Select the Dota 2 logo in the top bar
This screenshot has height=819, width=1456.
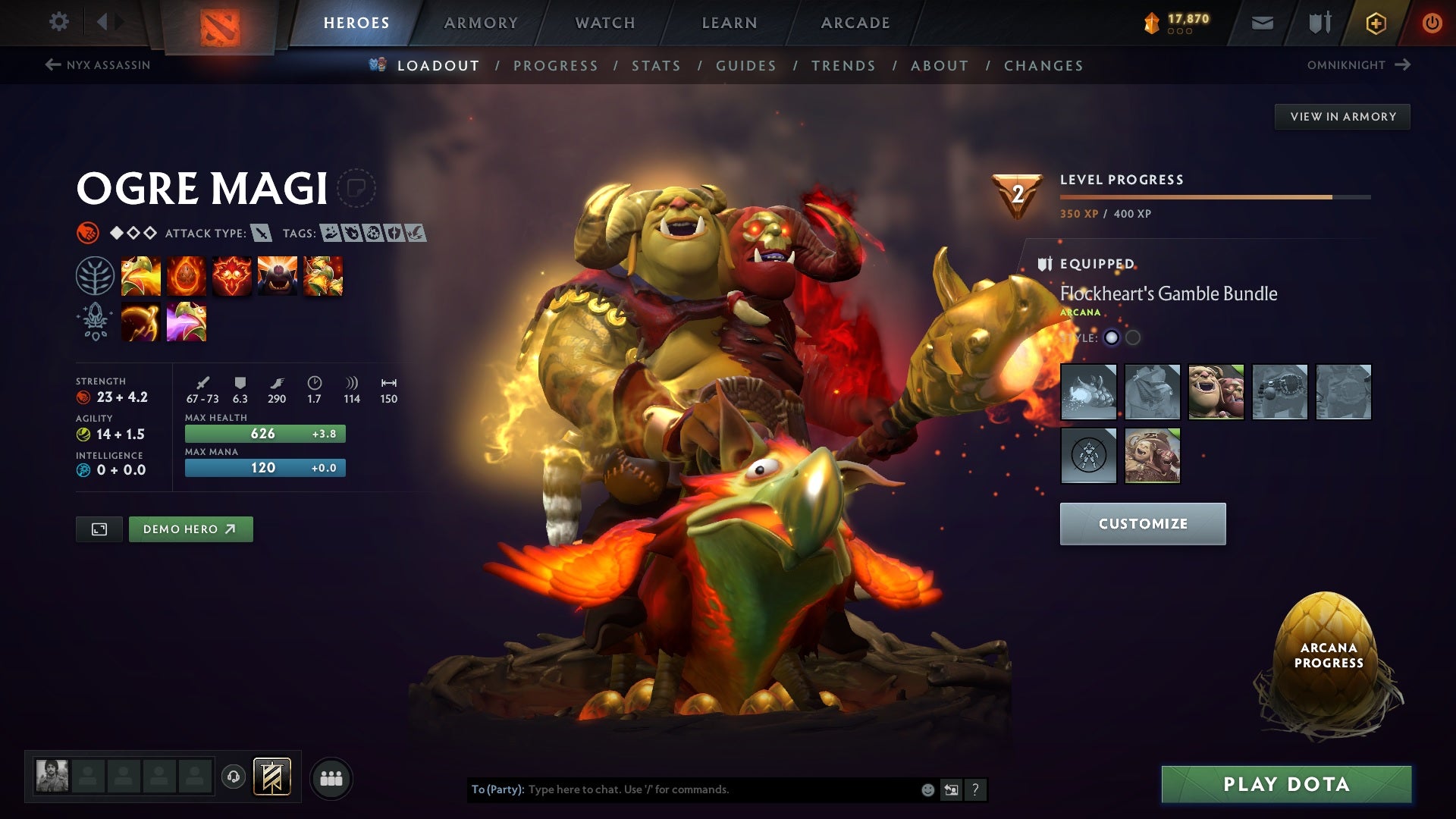tap(220, 21)
